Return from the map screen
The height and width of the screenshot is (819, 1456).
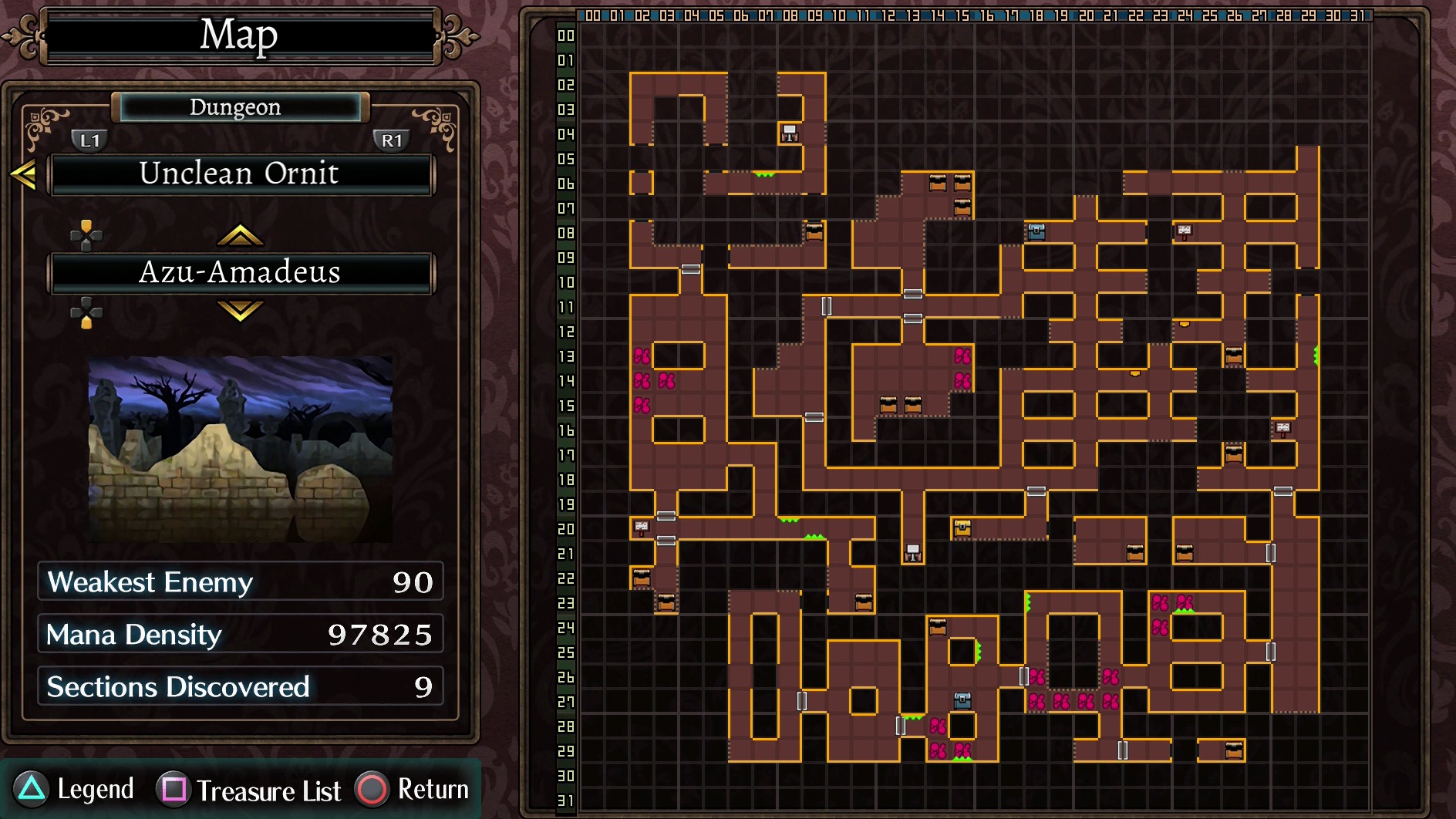click(x=413, y=789)
